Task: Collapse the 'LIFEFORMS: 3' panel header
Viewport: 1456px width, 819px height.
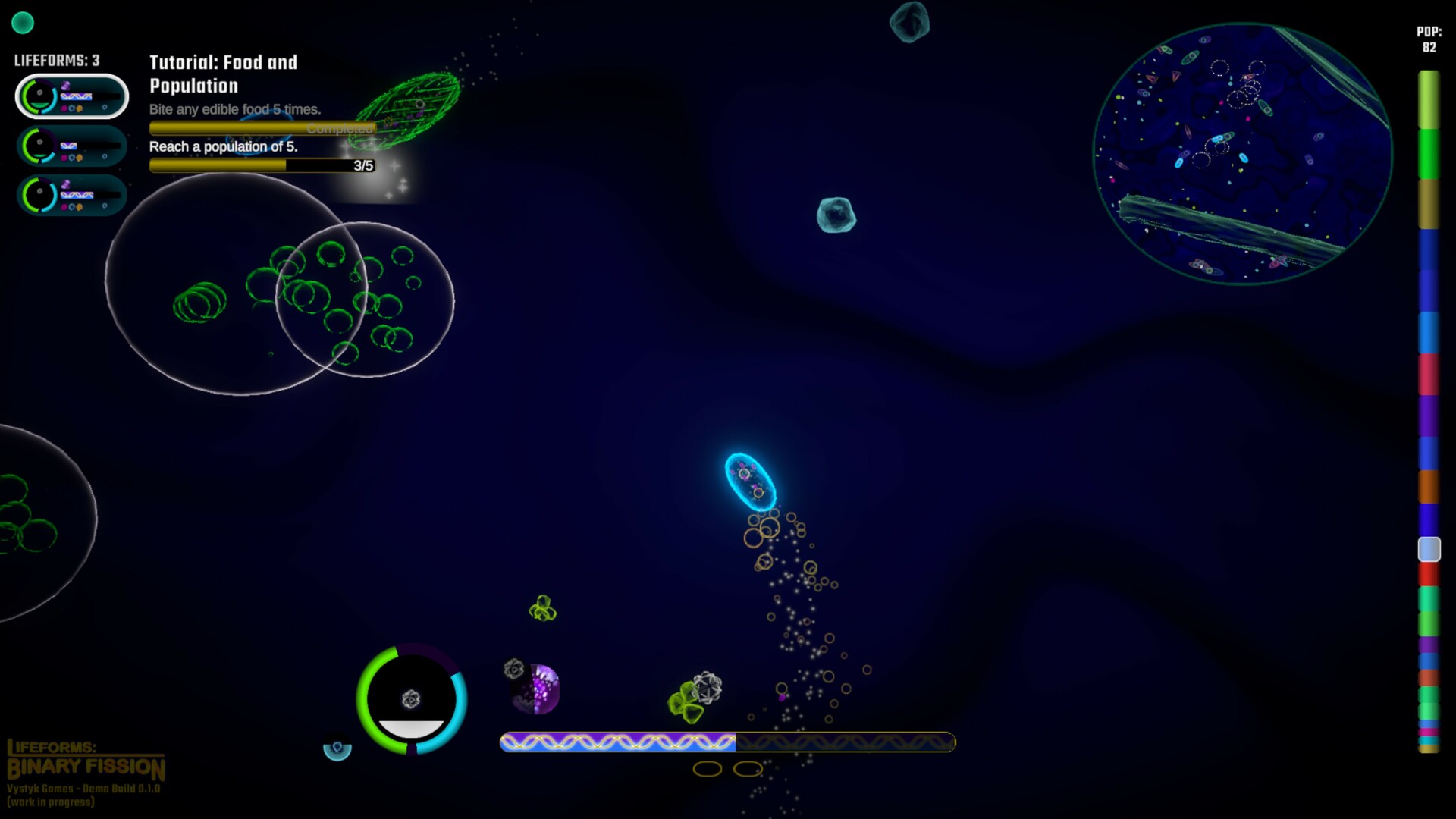Action: (x=56, y=59)
